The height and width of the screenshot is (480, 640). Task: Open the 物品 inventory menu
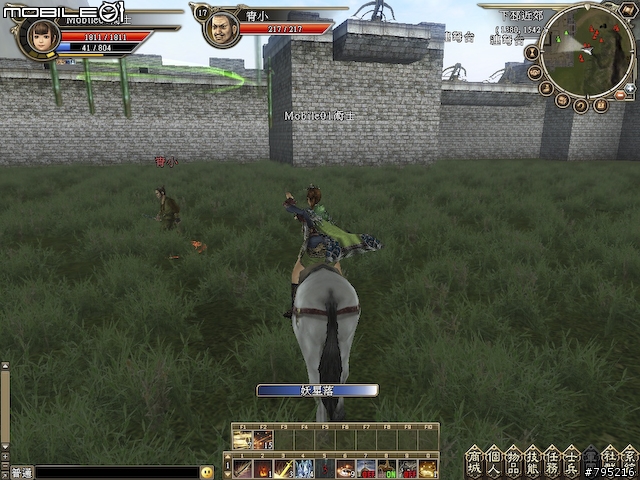pos(512,459)
